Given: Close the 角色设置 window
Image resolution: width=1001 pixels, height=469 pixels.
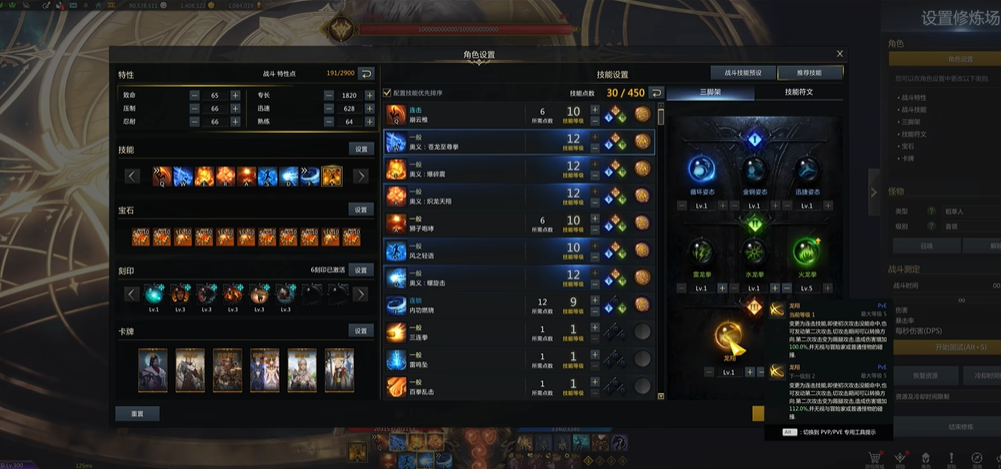Looking at the screenshot, I should tap(840, 54).
